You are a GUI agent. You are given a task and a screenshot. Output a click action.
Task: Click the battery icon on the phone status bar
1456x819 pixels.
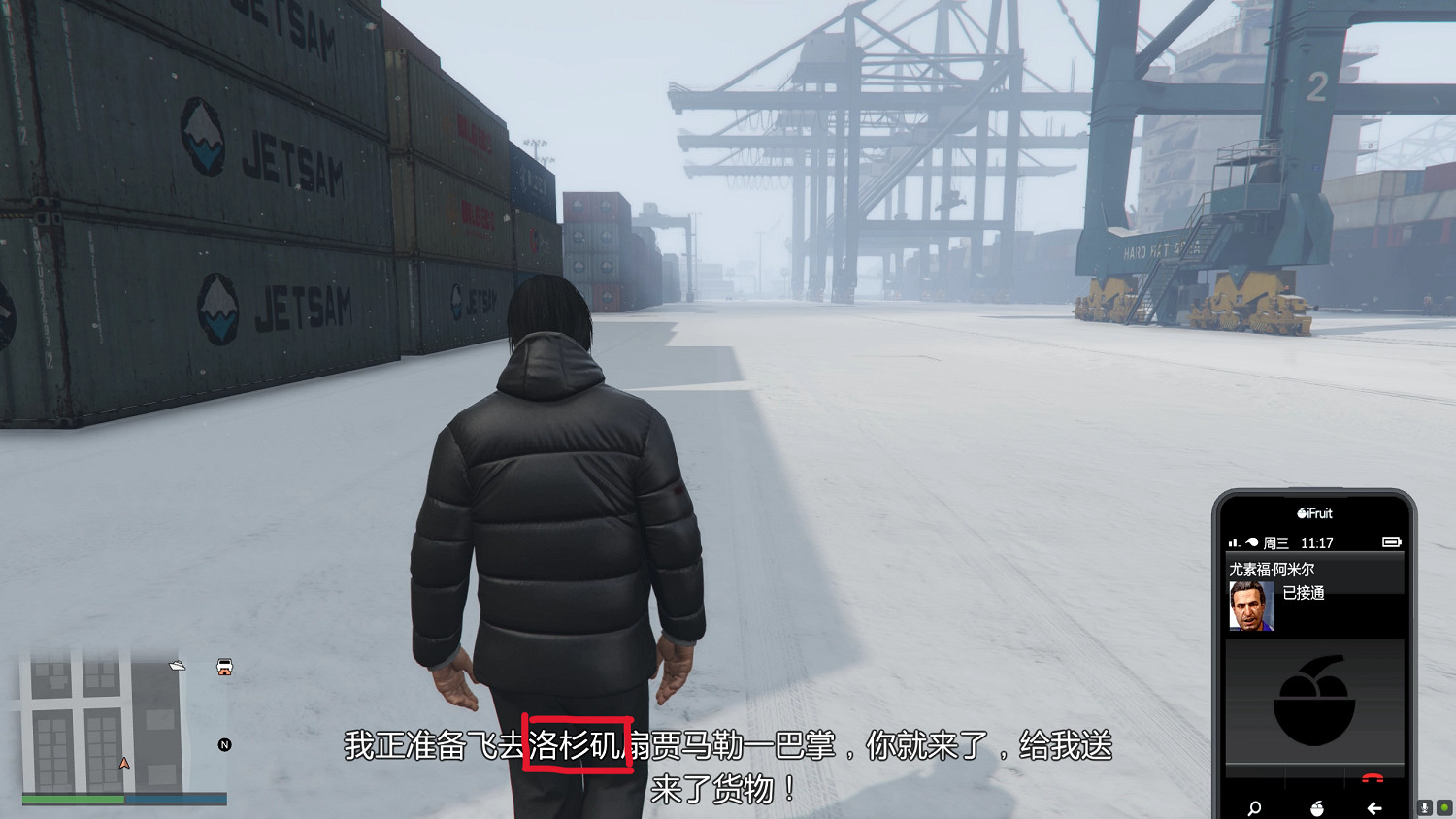(x=1391, y=542)
